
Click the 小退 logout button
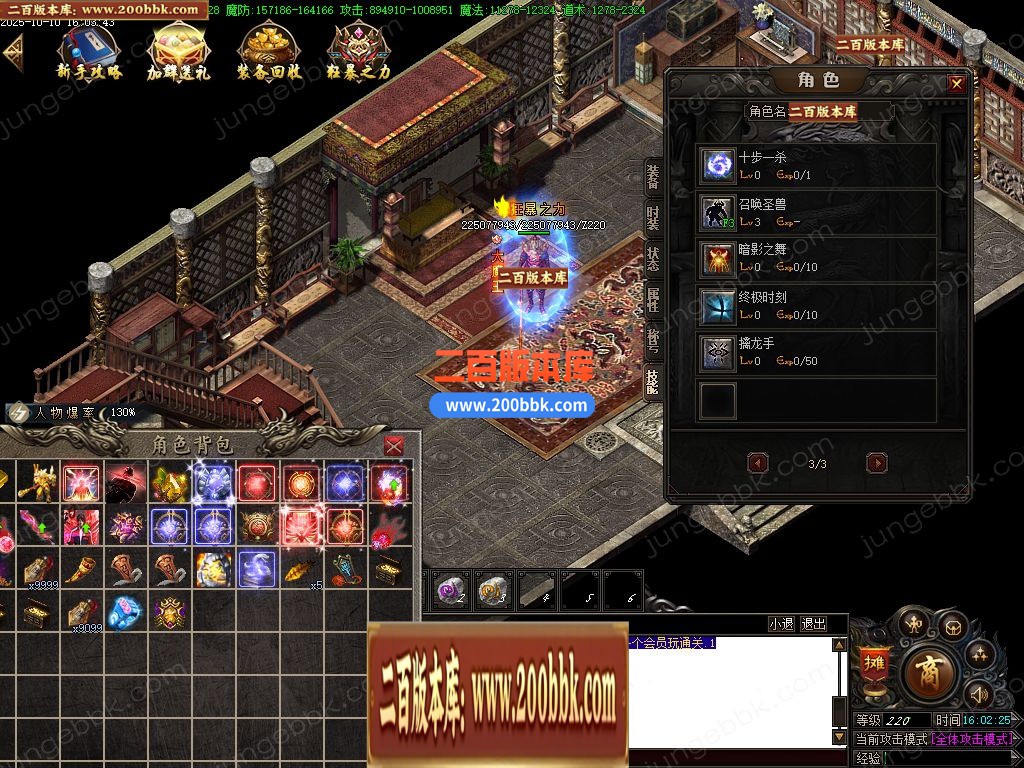pyautogui.click(x=781, y=624)
